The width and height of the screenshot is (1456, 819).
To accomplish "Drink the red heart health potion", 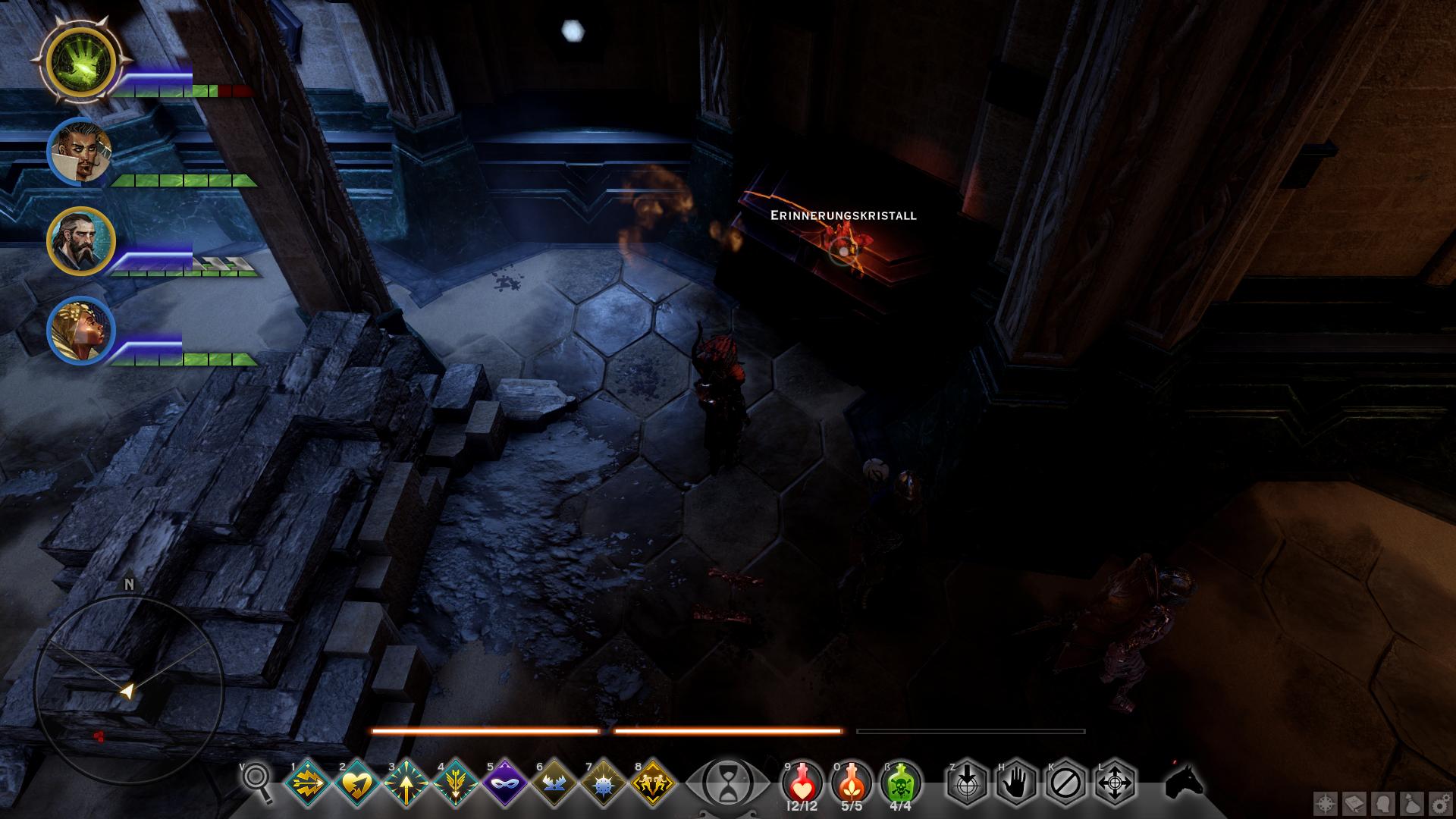I will coord(802,781).
